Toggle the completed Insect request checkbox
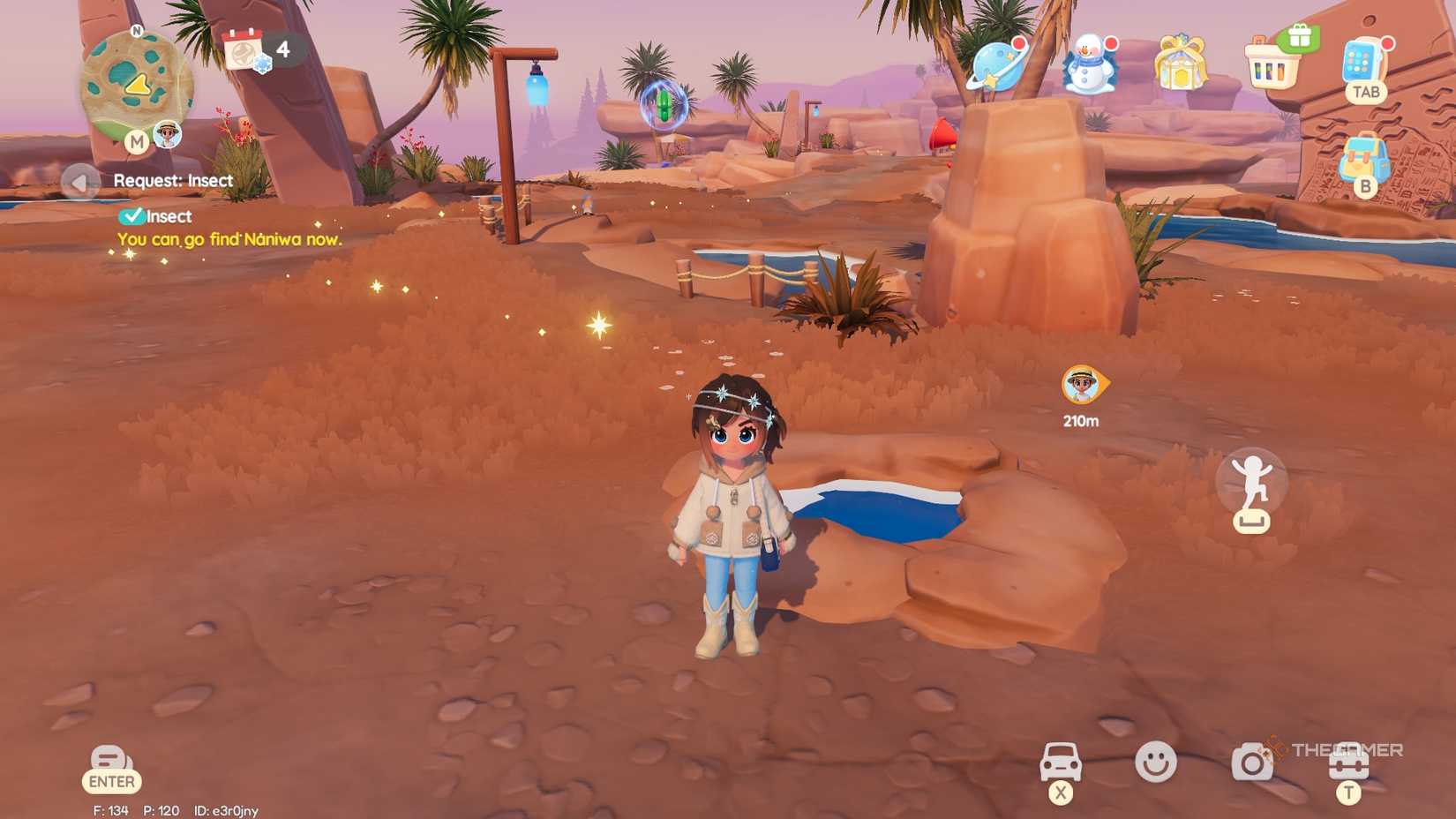 [x=132, y=216]
